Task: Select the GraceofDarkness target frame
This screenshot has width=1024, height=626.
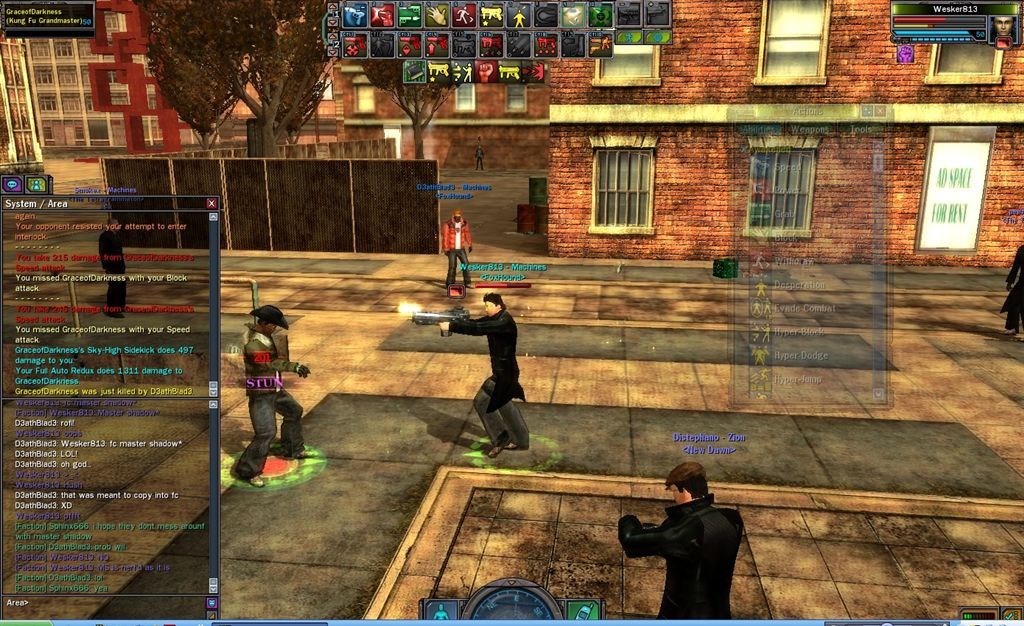Action: 48,16
